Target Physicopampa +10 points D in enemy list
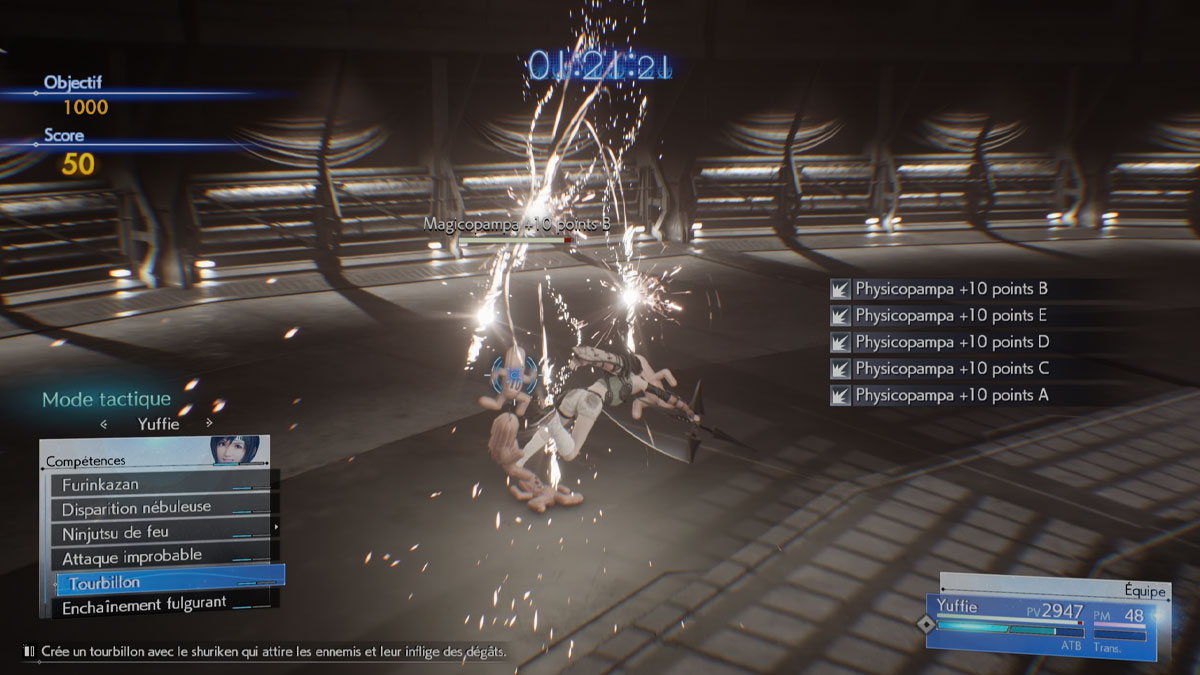1200x675 pixels. point(950,342)
